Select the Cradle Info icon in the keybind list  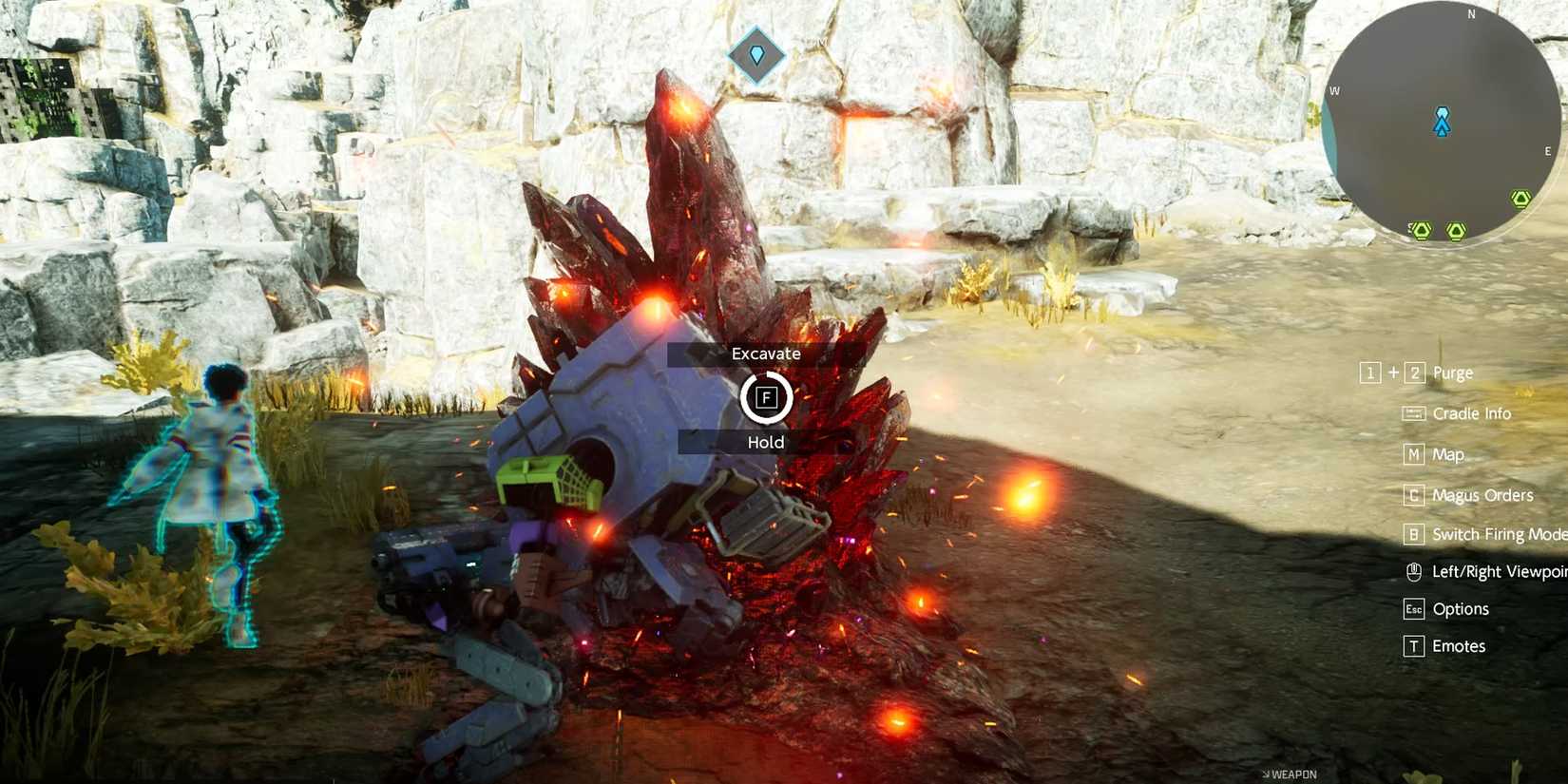pos(1415,413)
